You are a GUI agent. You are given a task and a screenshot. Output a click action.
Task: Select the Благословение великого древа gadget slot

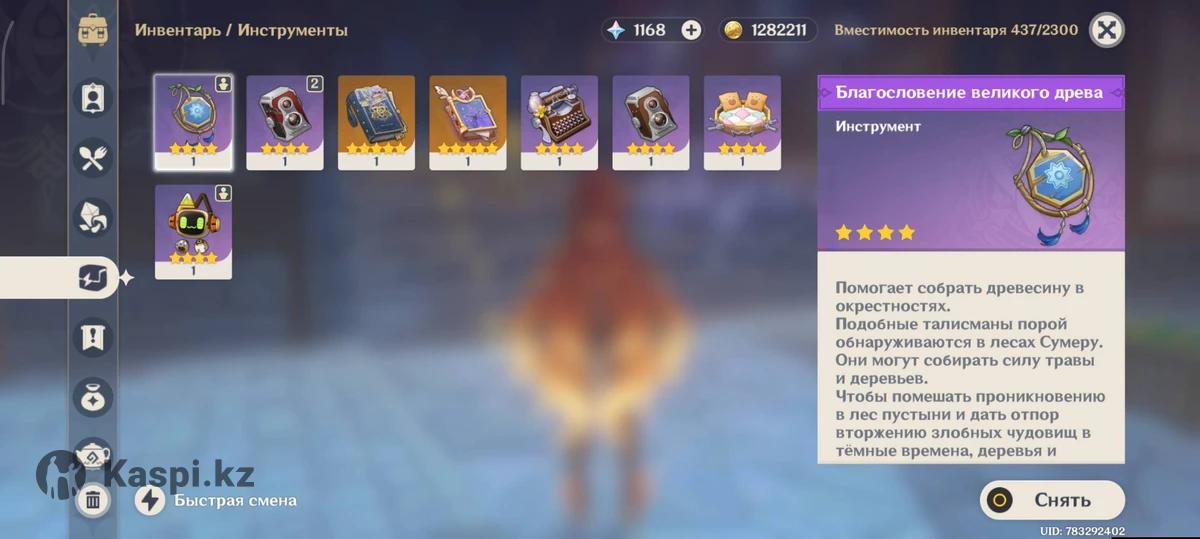[194, 122]
